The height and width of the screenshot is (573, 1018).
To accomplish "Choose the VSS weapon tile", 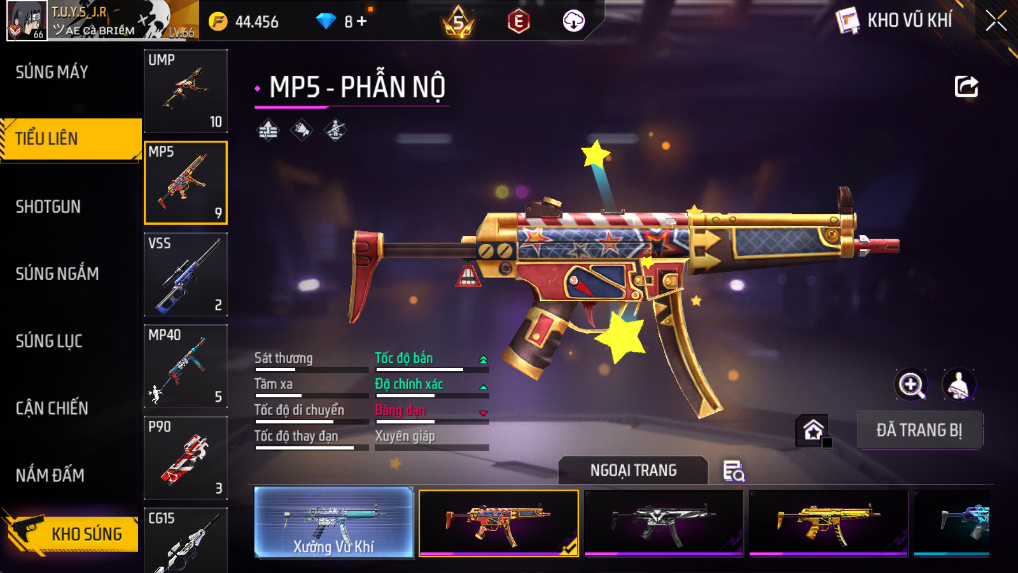I will point(186,274).
